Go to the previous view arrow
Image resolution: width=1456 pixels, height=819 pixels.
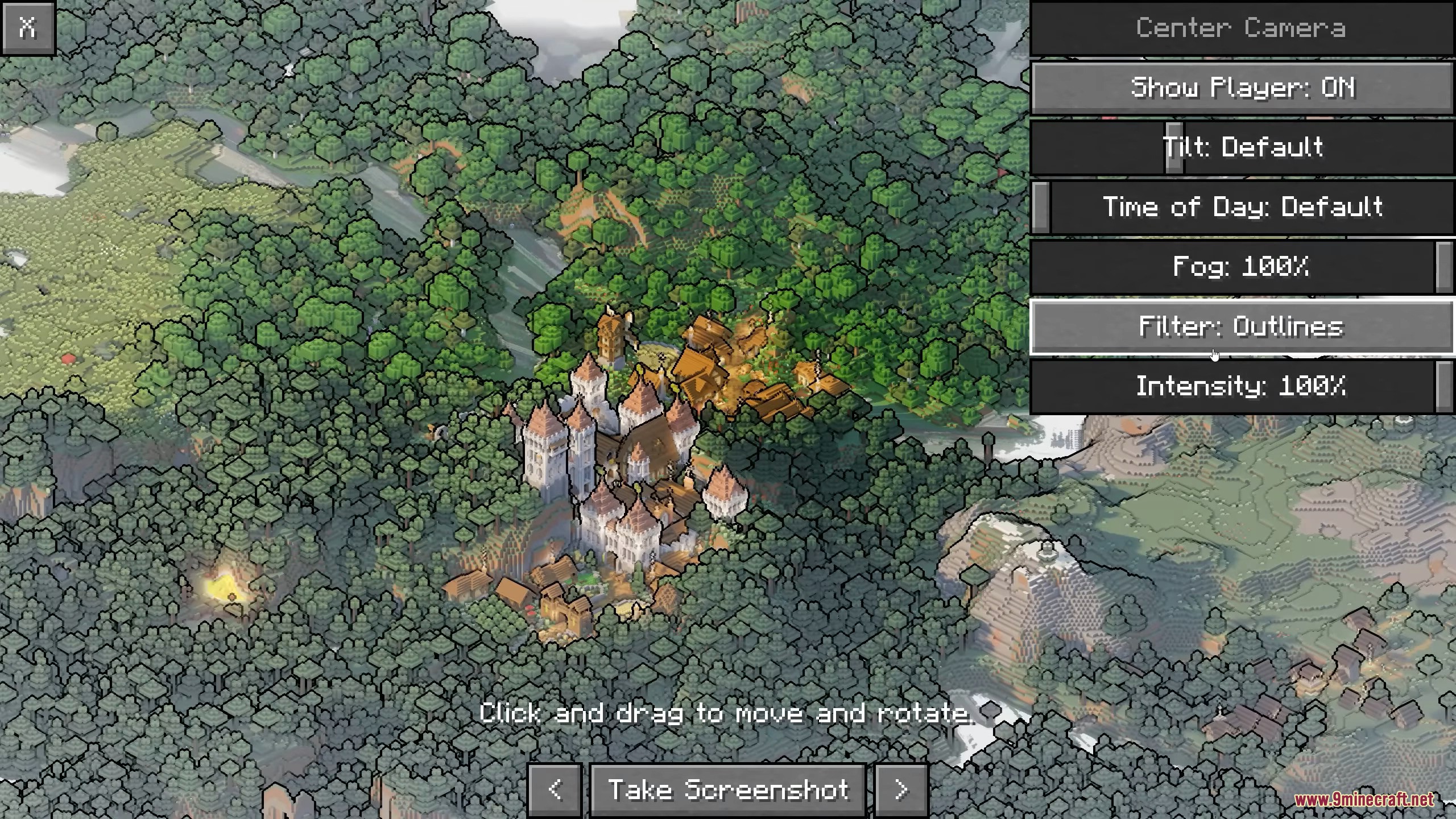(x=555, y=790)
